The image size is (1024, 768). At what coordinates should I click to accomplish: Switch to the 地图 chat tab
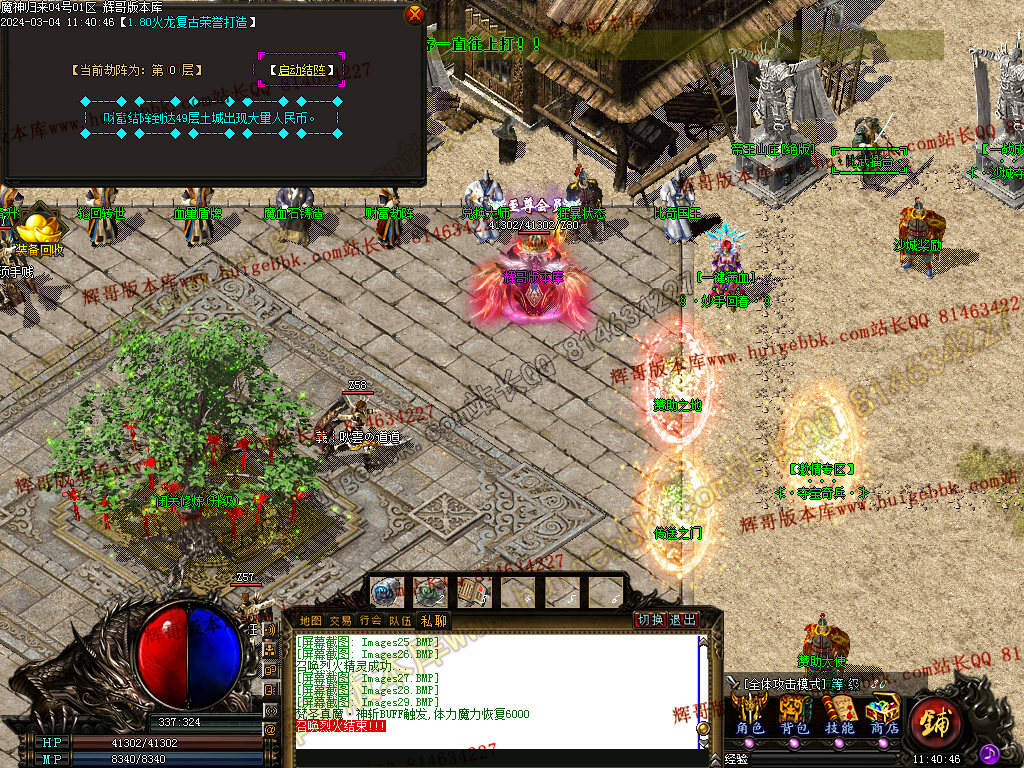311,621
